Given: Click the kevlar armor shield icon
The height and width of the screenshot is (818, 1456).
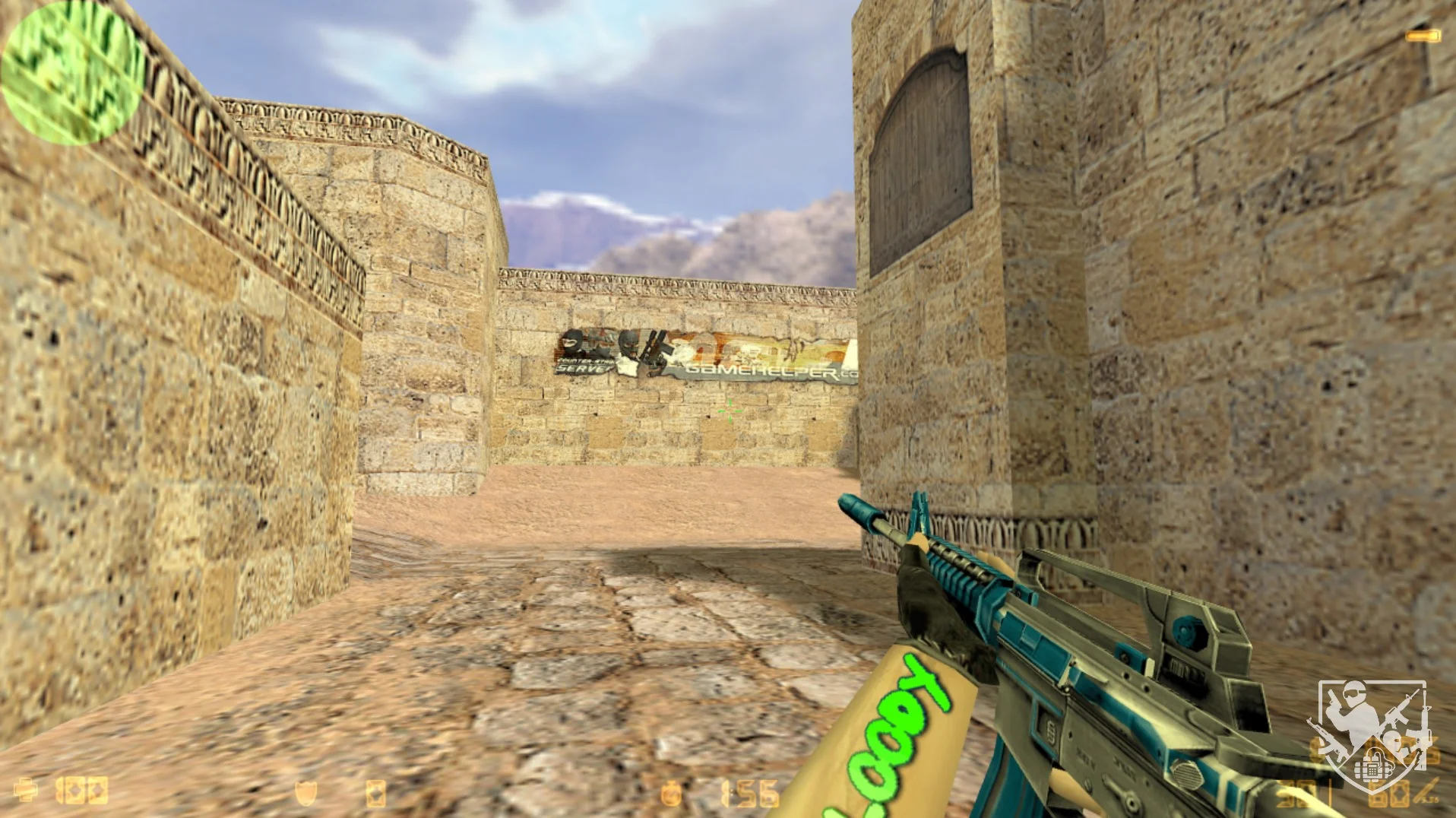Looking at the screenshot, I should (x=305, y=793).
